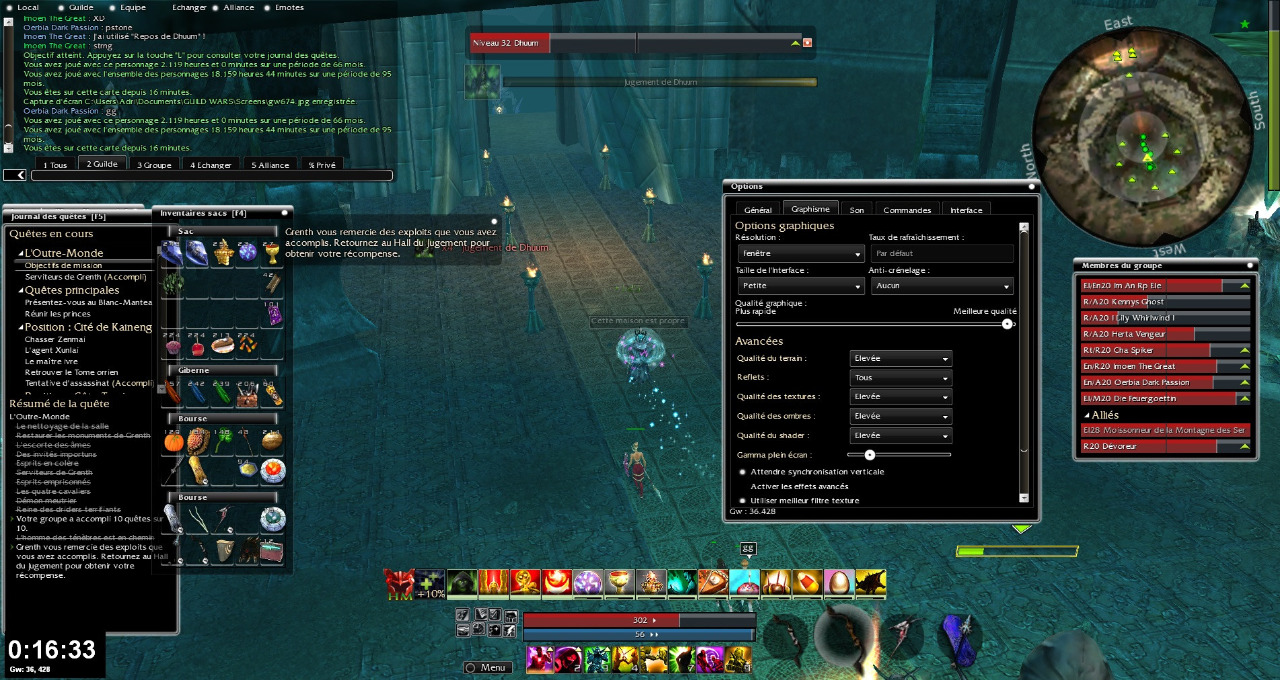The height and width of the screenshot is (680, 1280).
Task: Change the Reflets dropdown setting
Action: (x=900, y=378)
